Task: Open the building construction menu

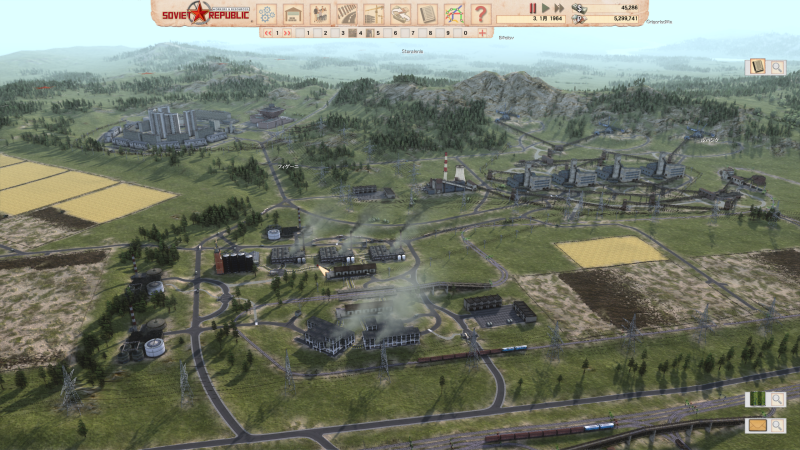Action: coord(293,13)
